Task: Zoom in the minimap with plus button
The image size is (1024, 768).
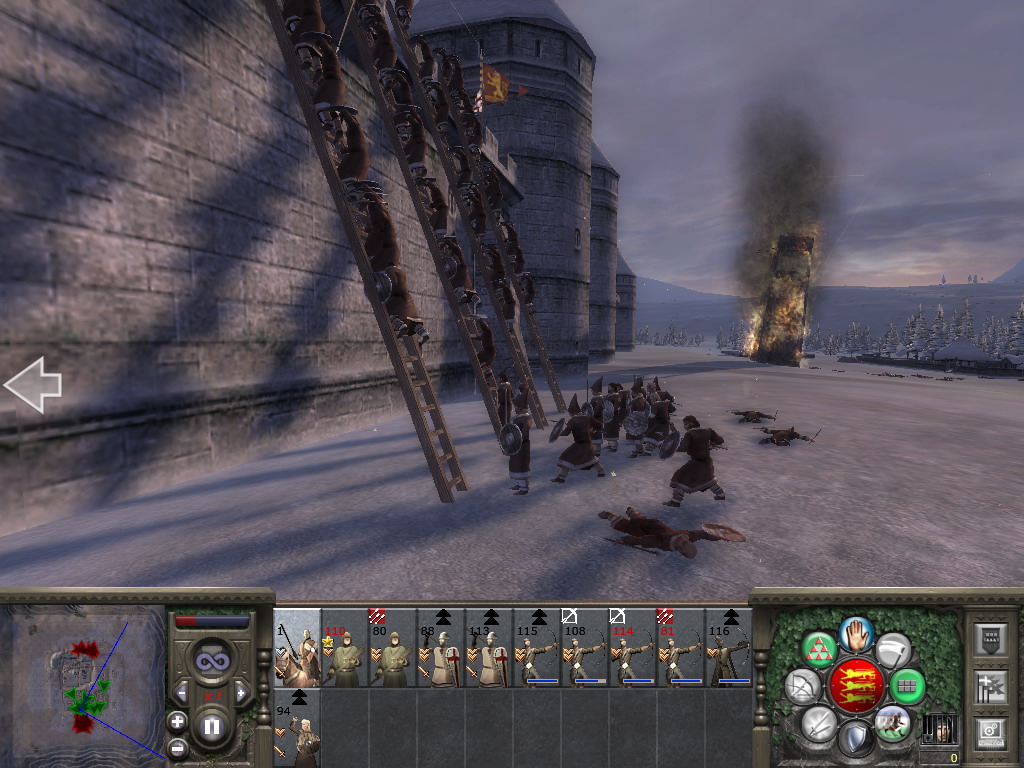Action: [177, 721]
